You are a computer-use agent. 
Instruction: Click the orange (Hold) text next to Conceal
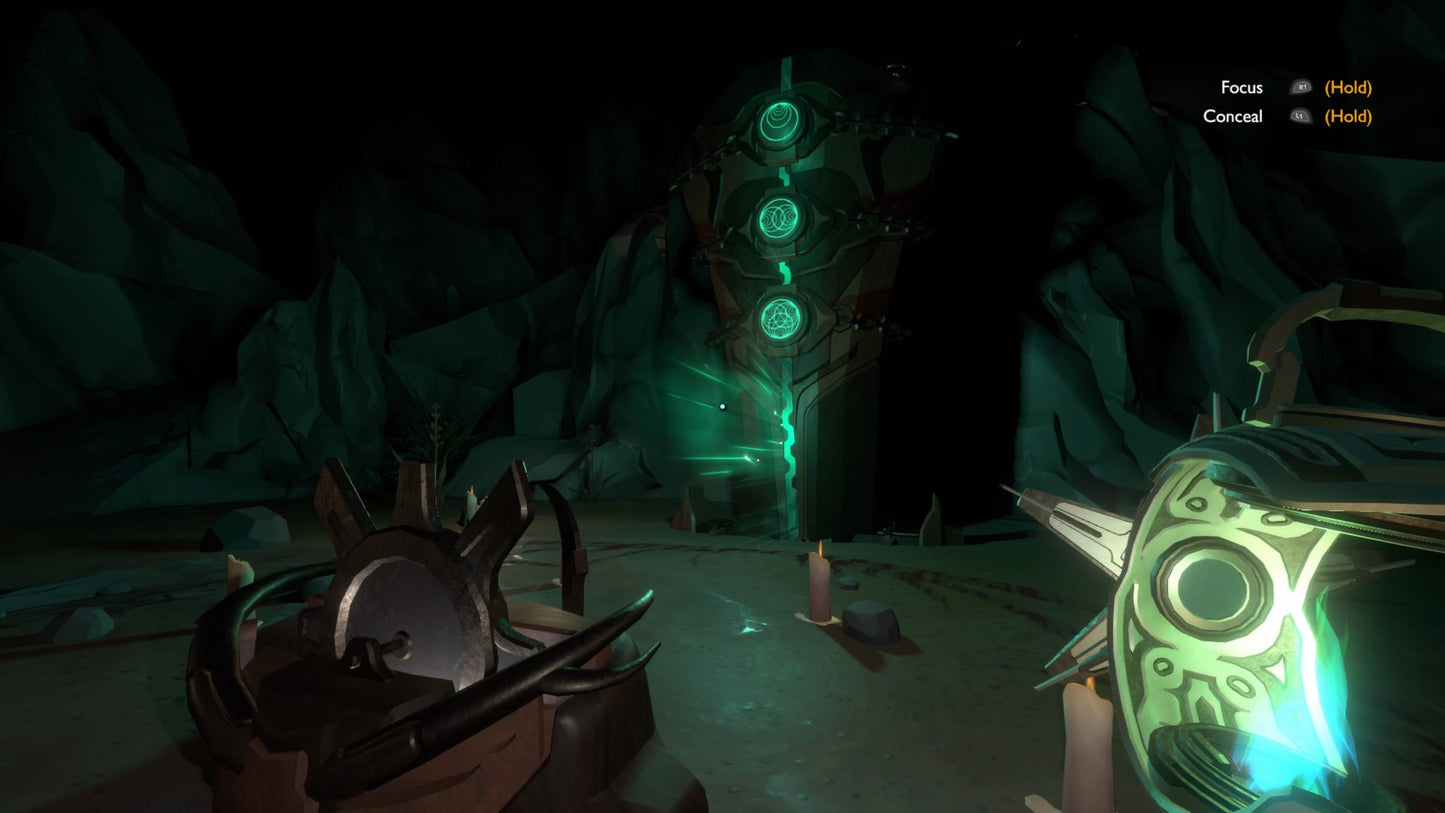coord(1348,117)
